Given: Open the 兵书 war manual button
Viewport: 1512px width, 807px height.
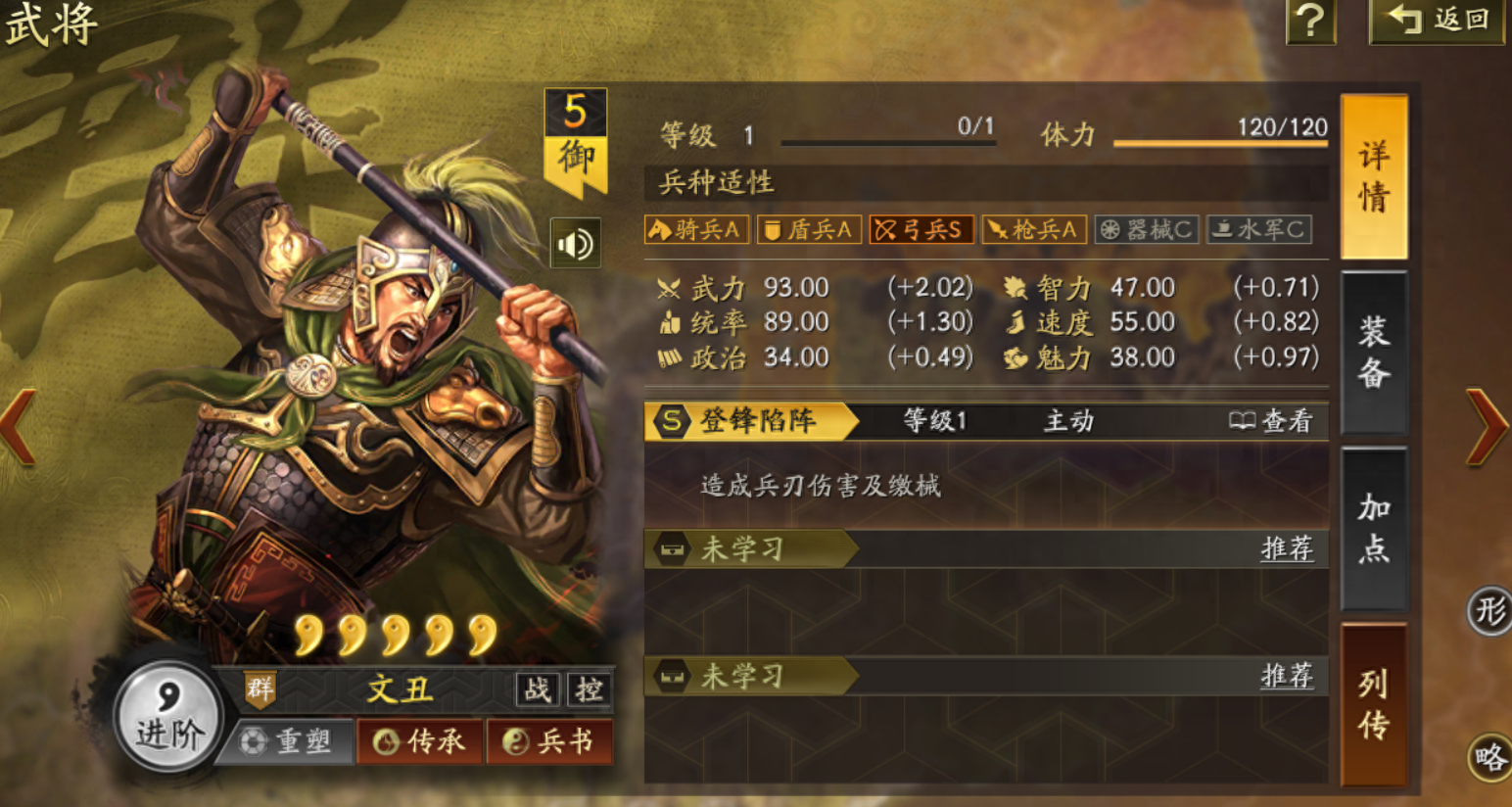Looking at the screenshot, I should (x=549, y=741).
